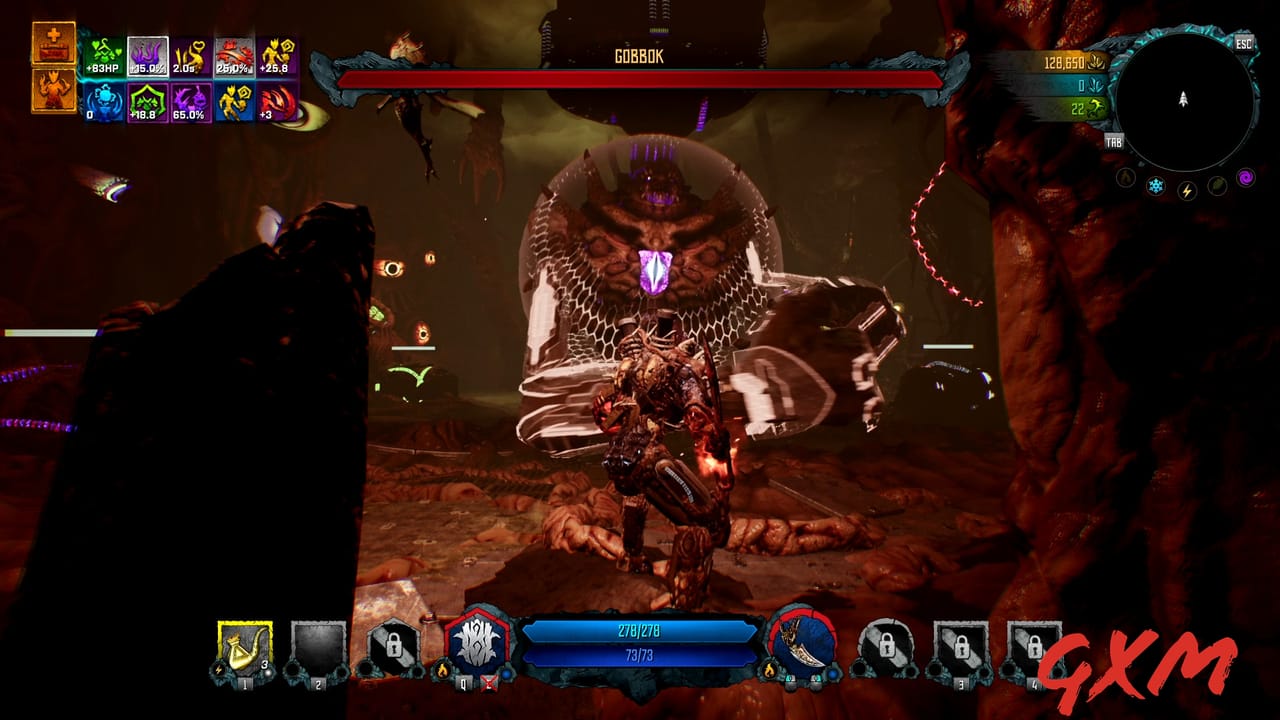1280x720 pixels.
Task: Click the lightning element icon below the minimap
Action: click(x=1187, y=191)
